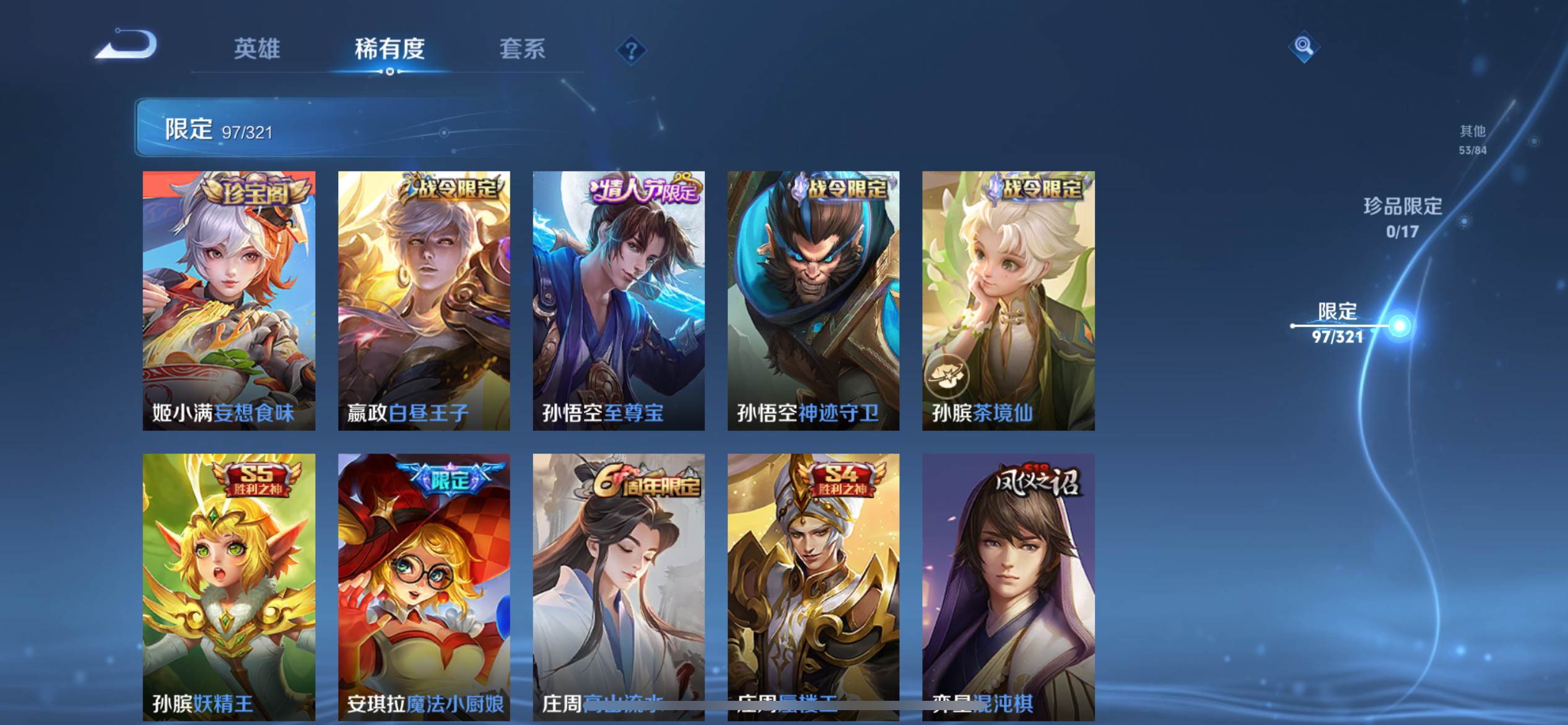Open the 庄周 6周年限定 skin card
Screen dimensions: 1568x725
coord(619,586)
